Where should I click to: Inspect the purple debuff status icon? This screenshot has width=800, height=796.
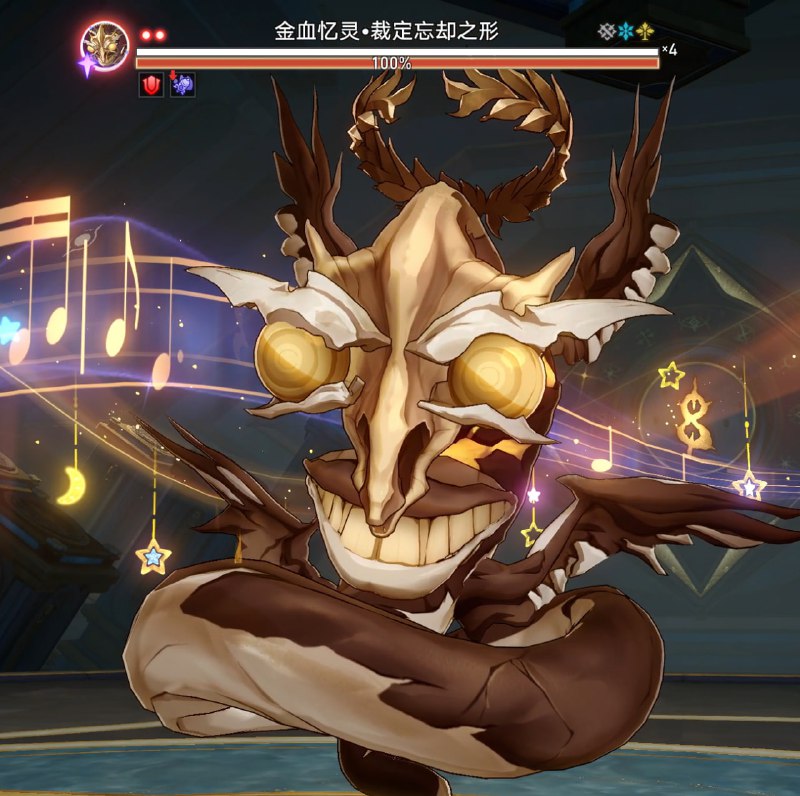tap(182, 85)
